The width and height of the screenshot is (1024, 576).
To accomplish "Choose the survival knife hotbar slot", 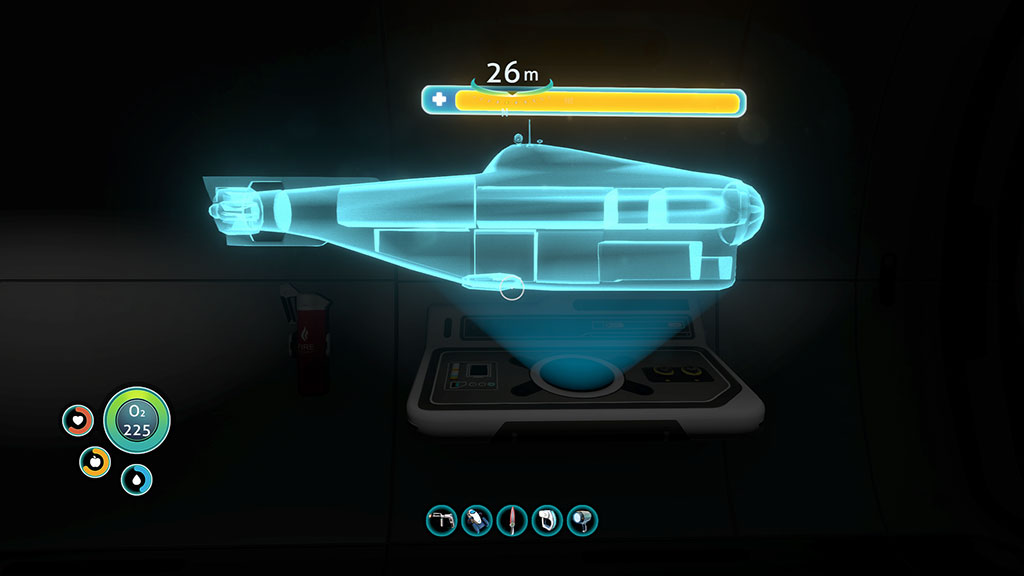I will click(511, 520).
